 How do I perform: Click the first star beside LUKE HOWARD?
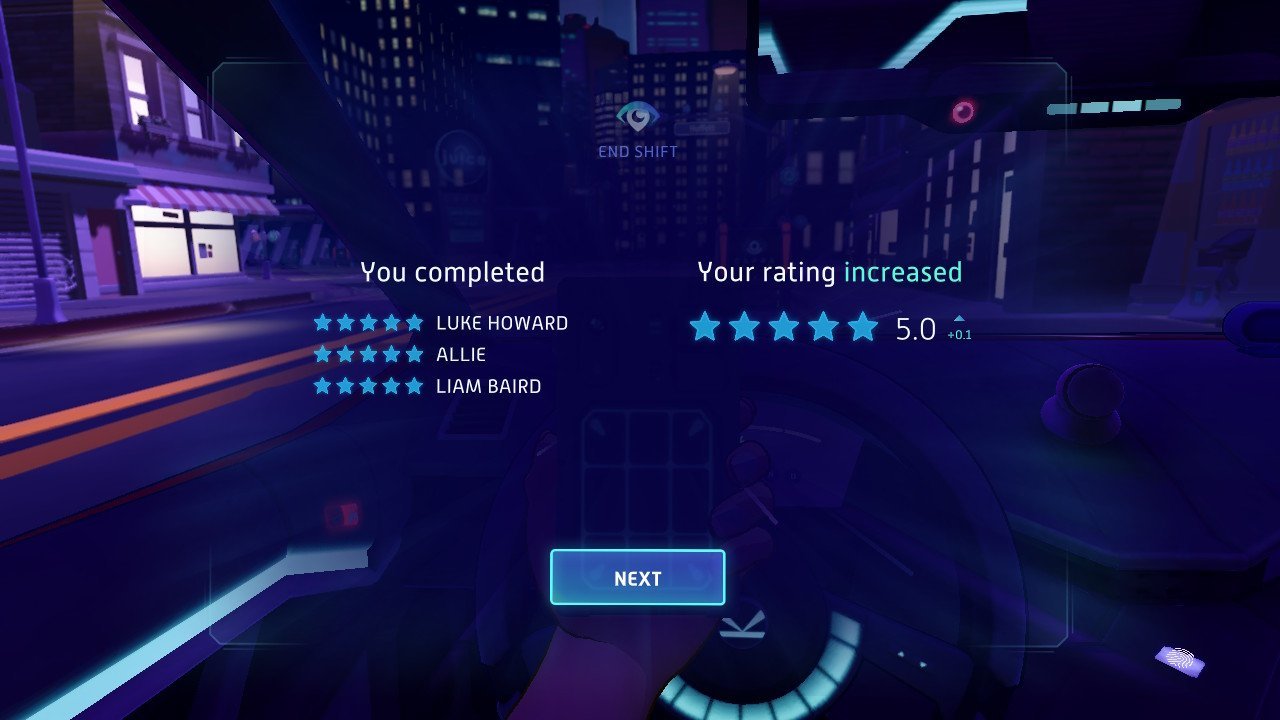pyautogui.click(x=322, y=322)
